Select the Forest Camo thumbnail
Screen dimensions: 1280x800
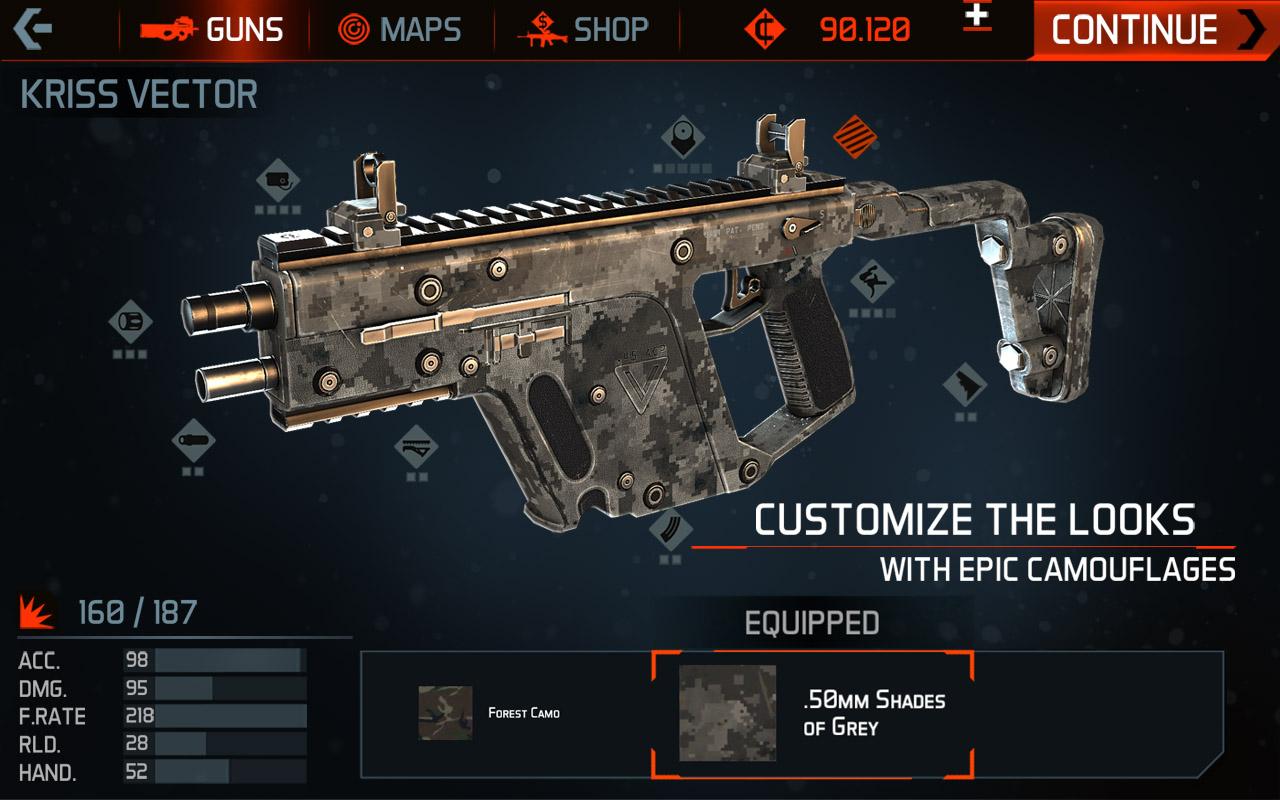coord(444,712)
